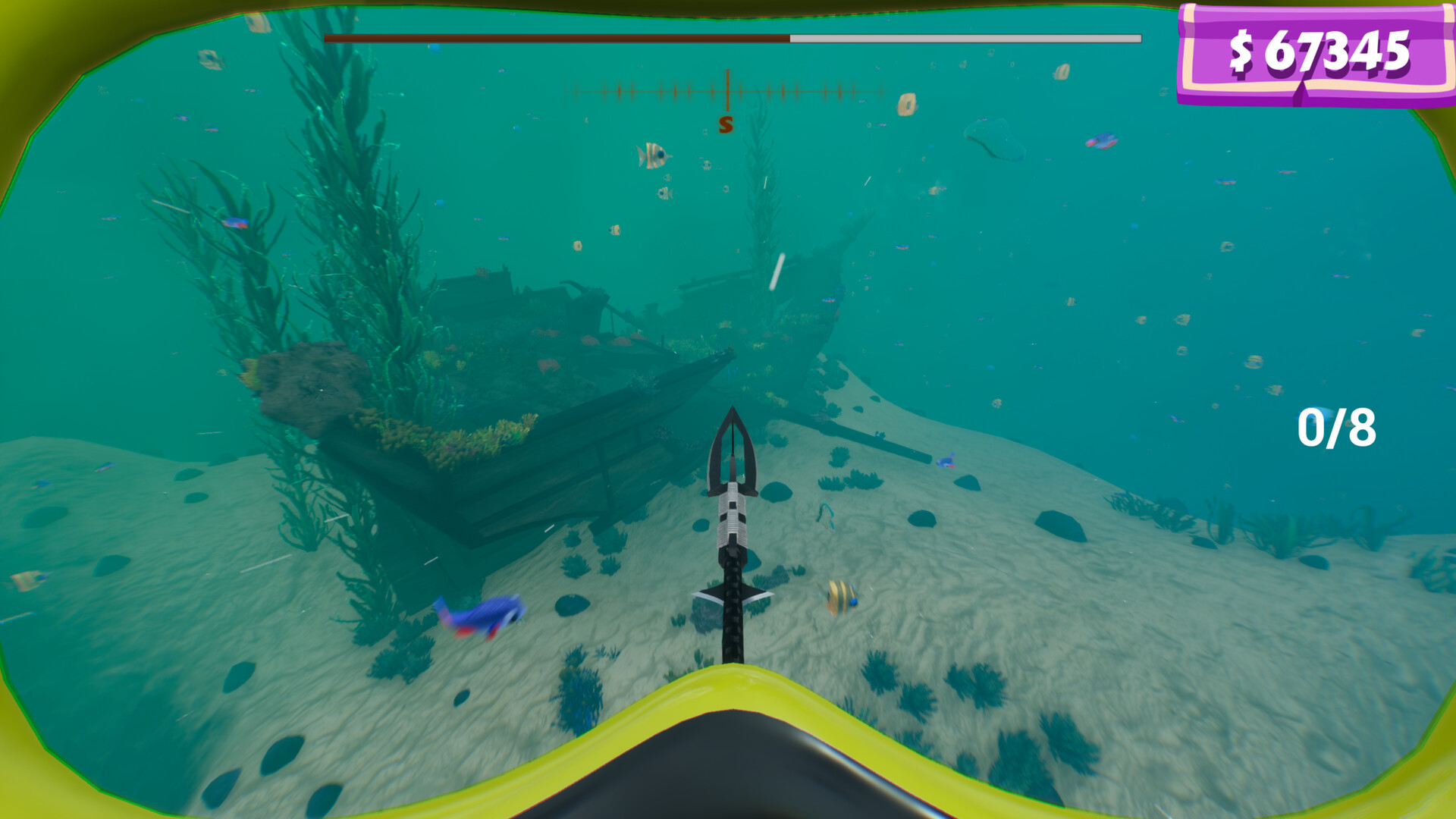Image resolution: width=1456 pixels, height=819 pixels.
Task: Click the large rock beside the kelp
Action: (x=311, y=387)
